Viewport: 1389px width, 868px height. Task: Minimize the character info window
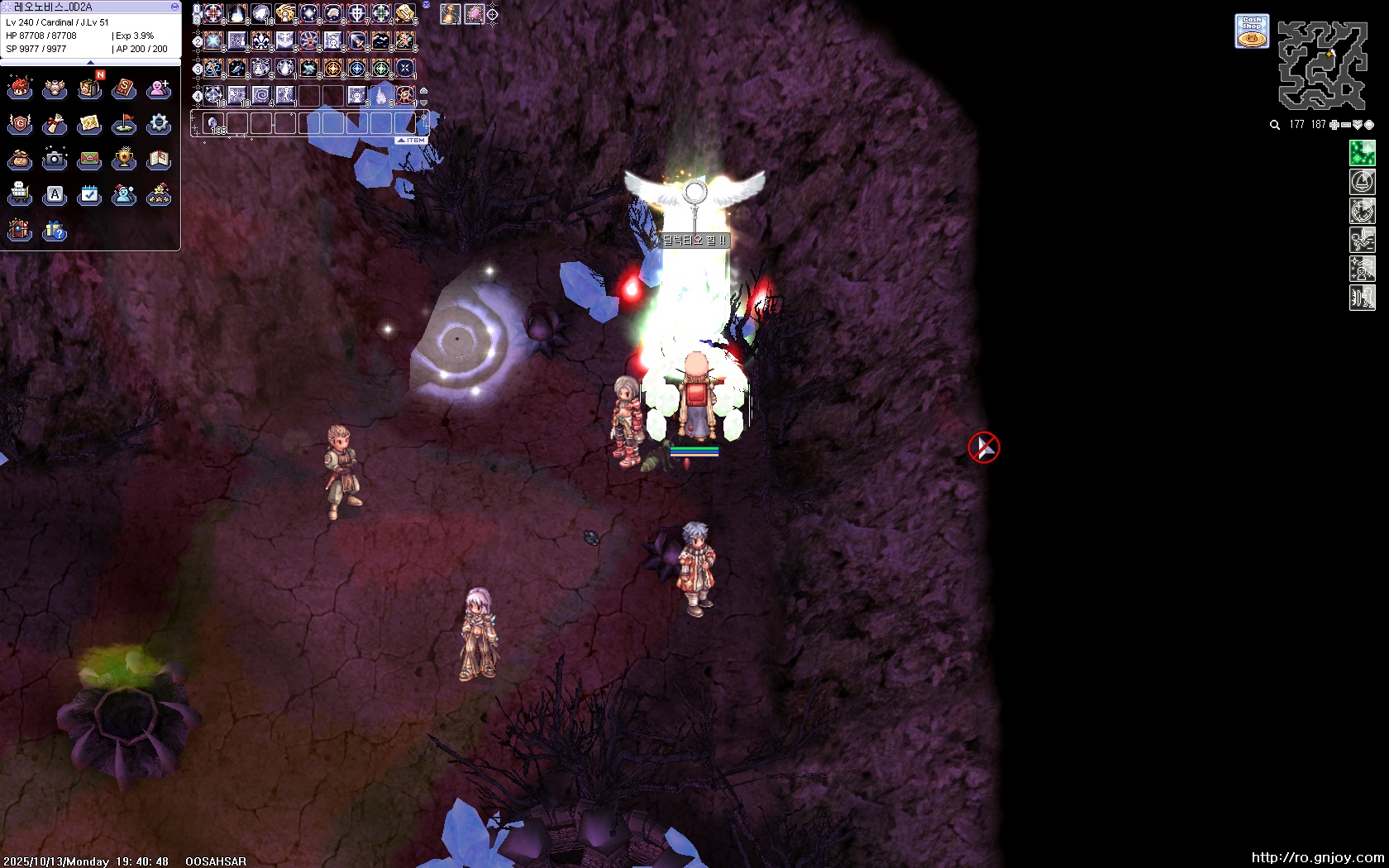tap(174, 7)
